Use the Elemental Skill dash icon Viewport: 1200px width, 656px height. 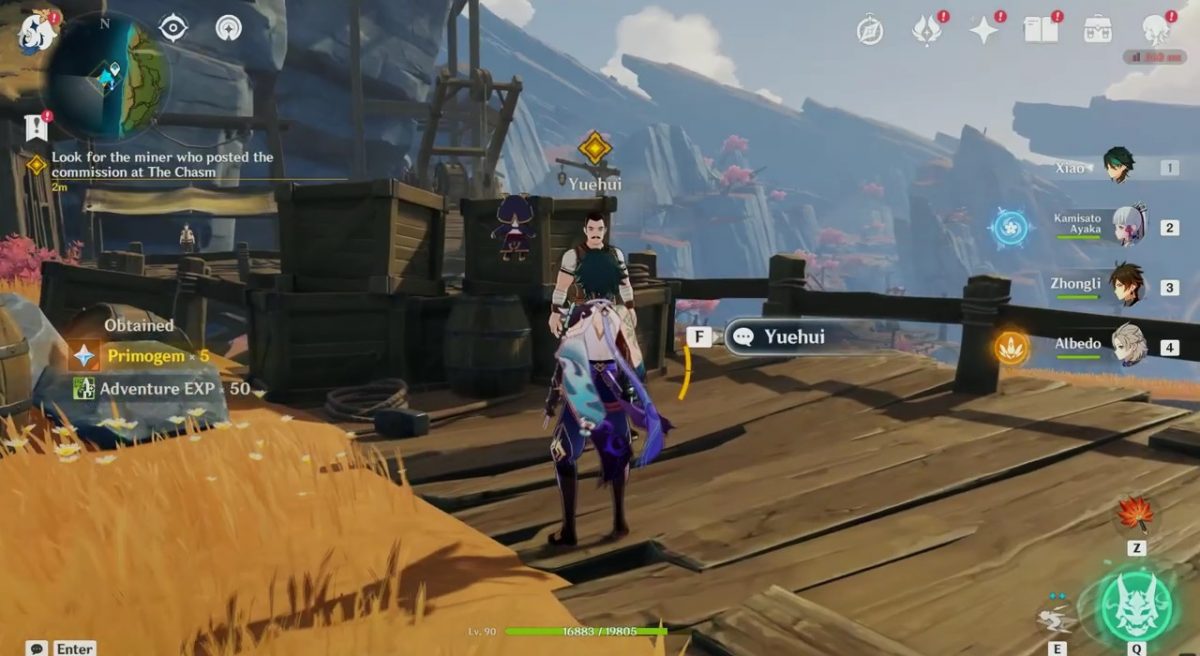1057,615
